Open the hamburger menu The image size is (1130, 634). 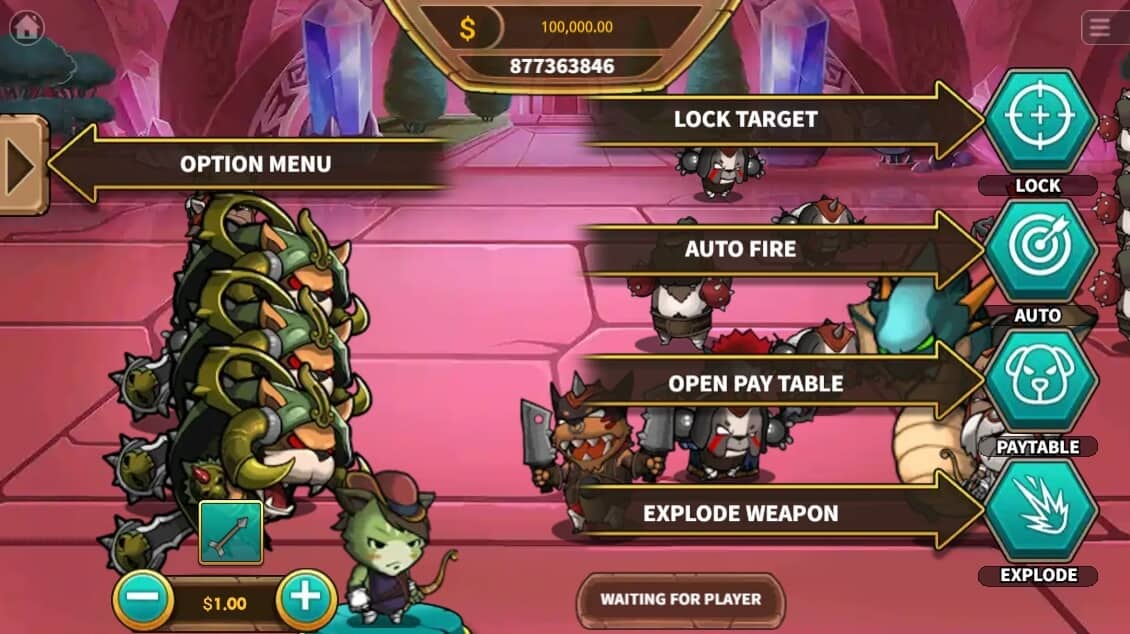(1100, 28)
